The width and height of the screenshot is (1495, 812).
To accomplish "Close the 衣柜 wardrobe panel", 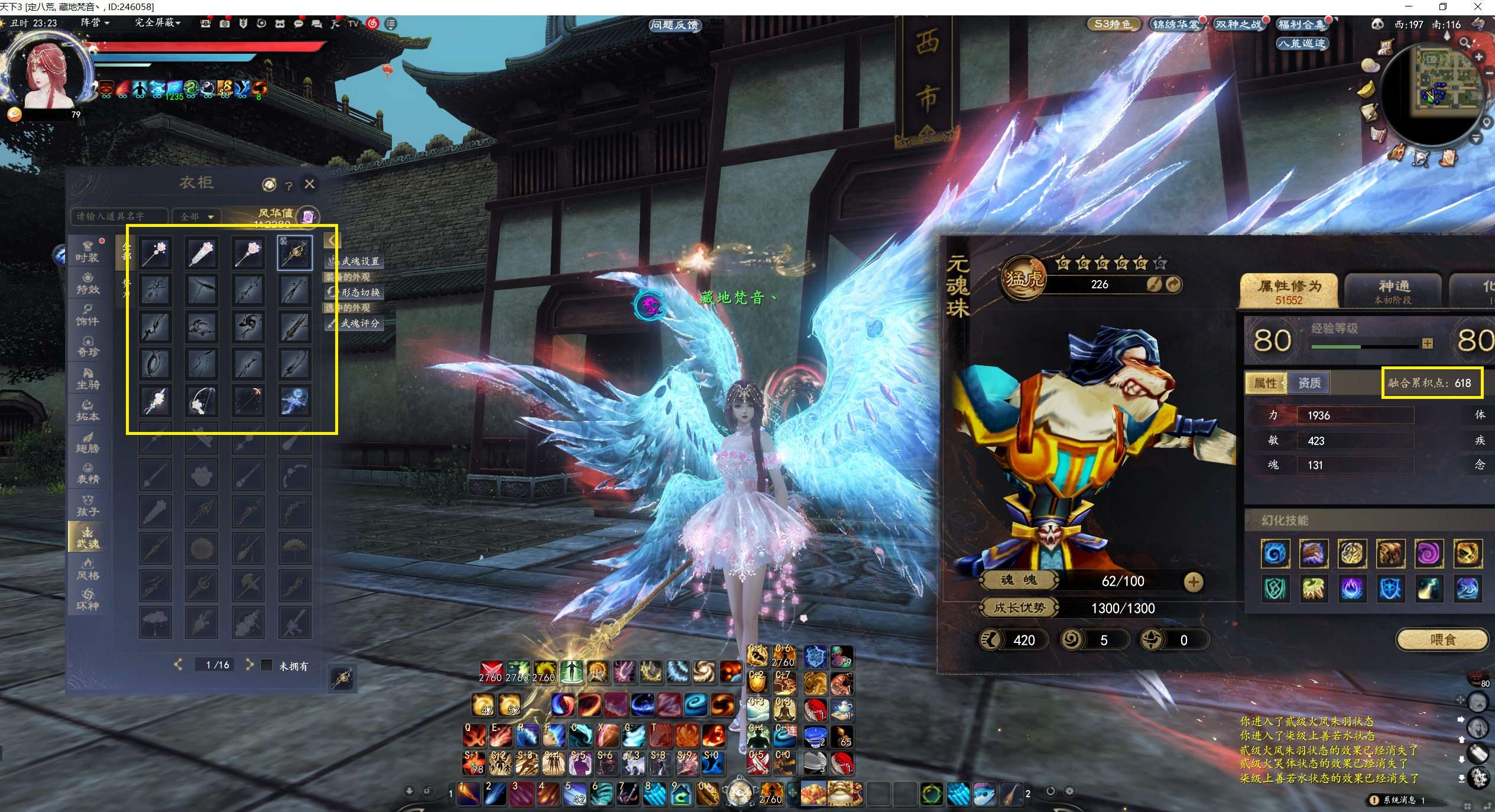I will coord(309,184).
